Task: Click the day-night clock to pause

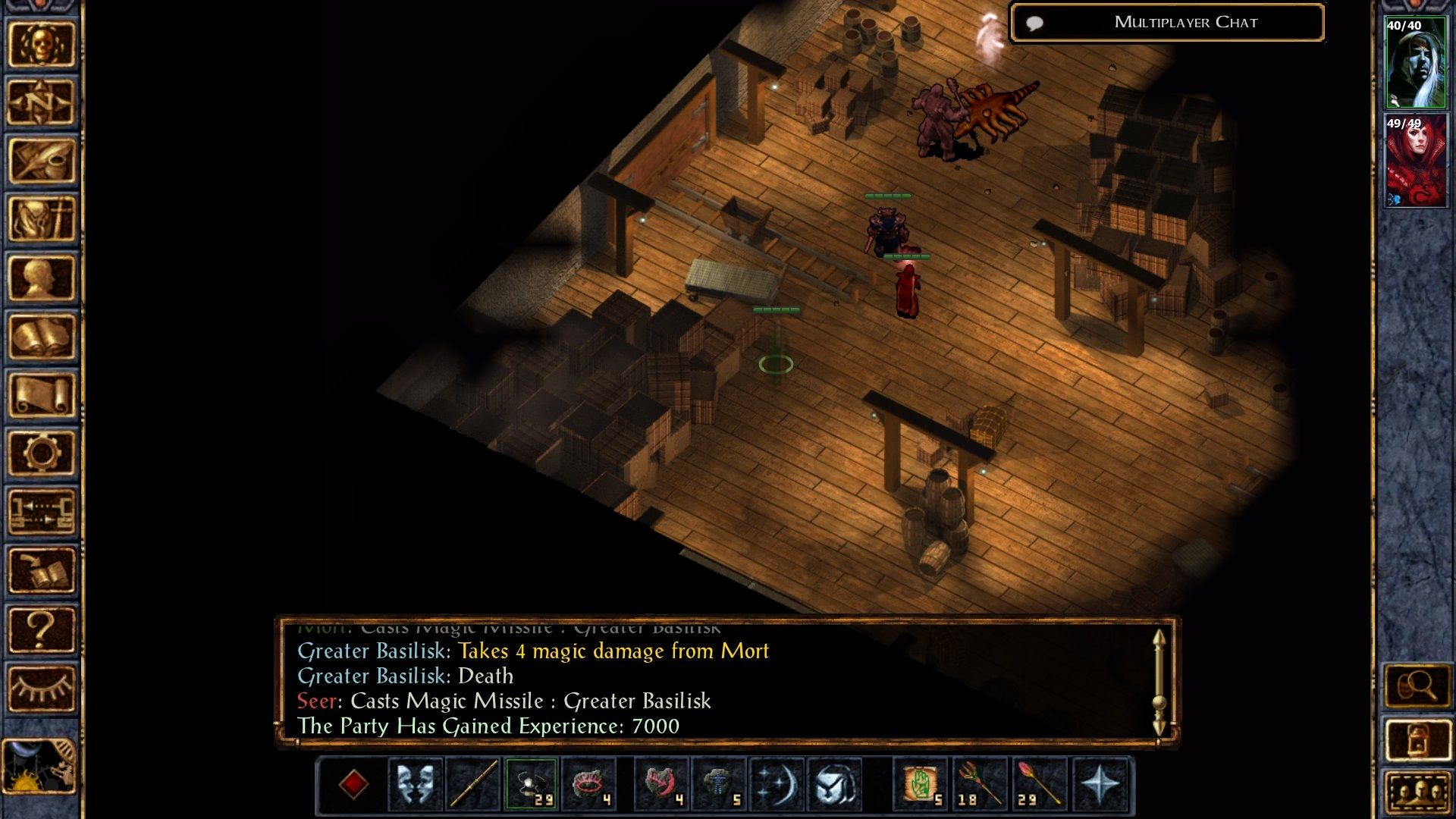Action: point(39,767)
